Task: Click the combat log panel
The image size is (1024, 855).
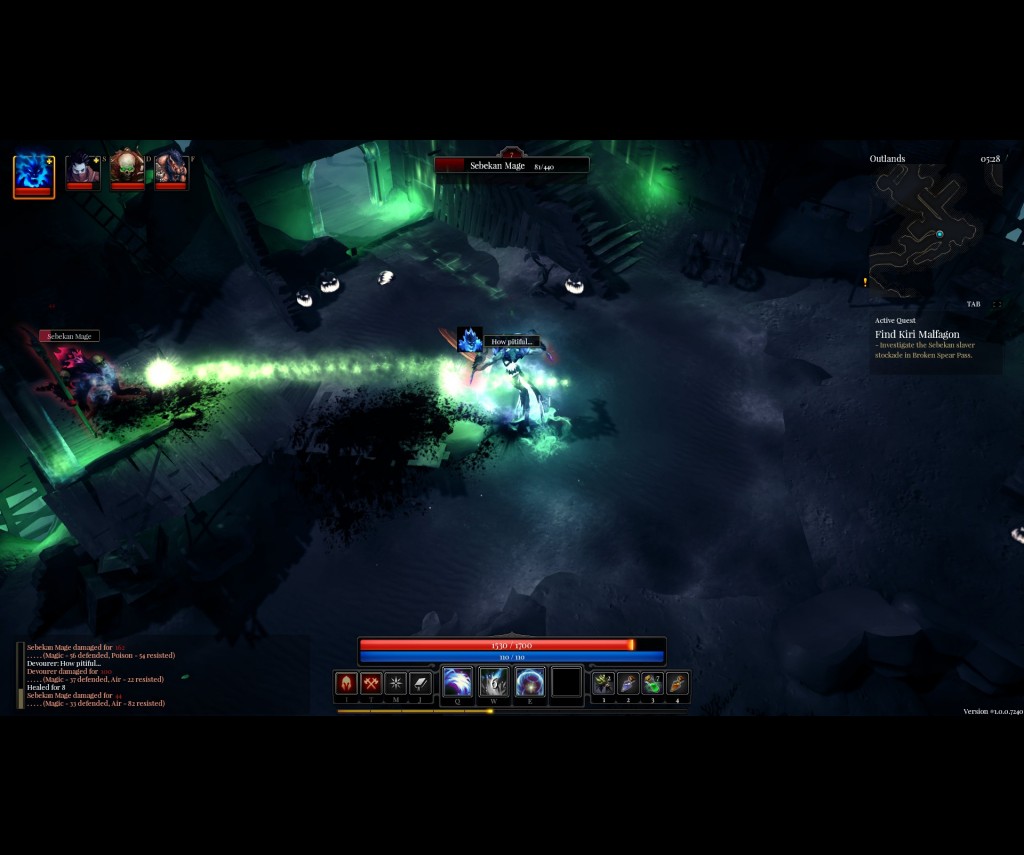Action: click(x=100, y=675)
